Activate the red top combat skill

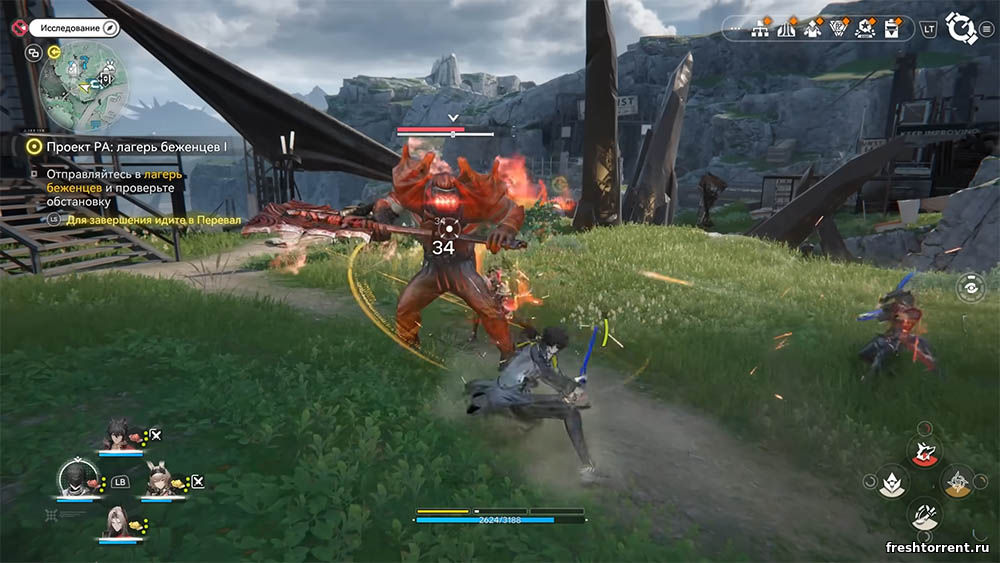tap(924, 449)
